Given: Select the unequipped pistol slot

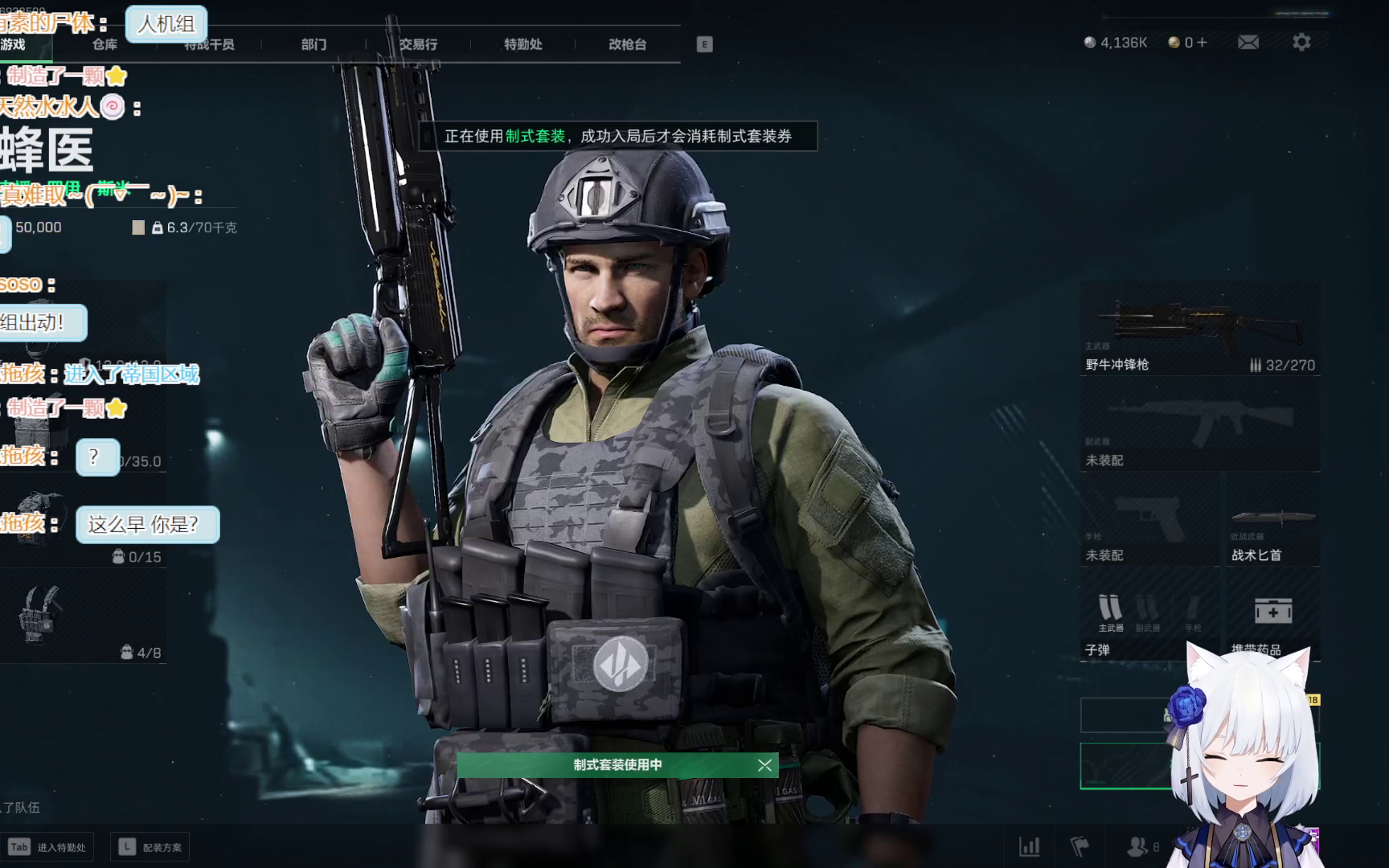Looking at the screenshot, I should point(1149,521).
